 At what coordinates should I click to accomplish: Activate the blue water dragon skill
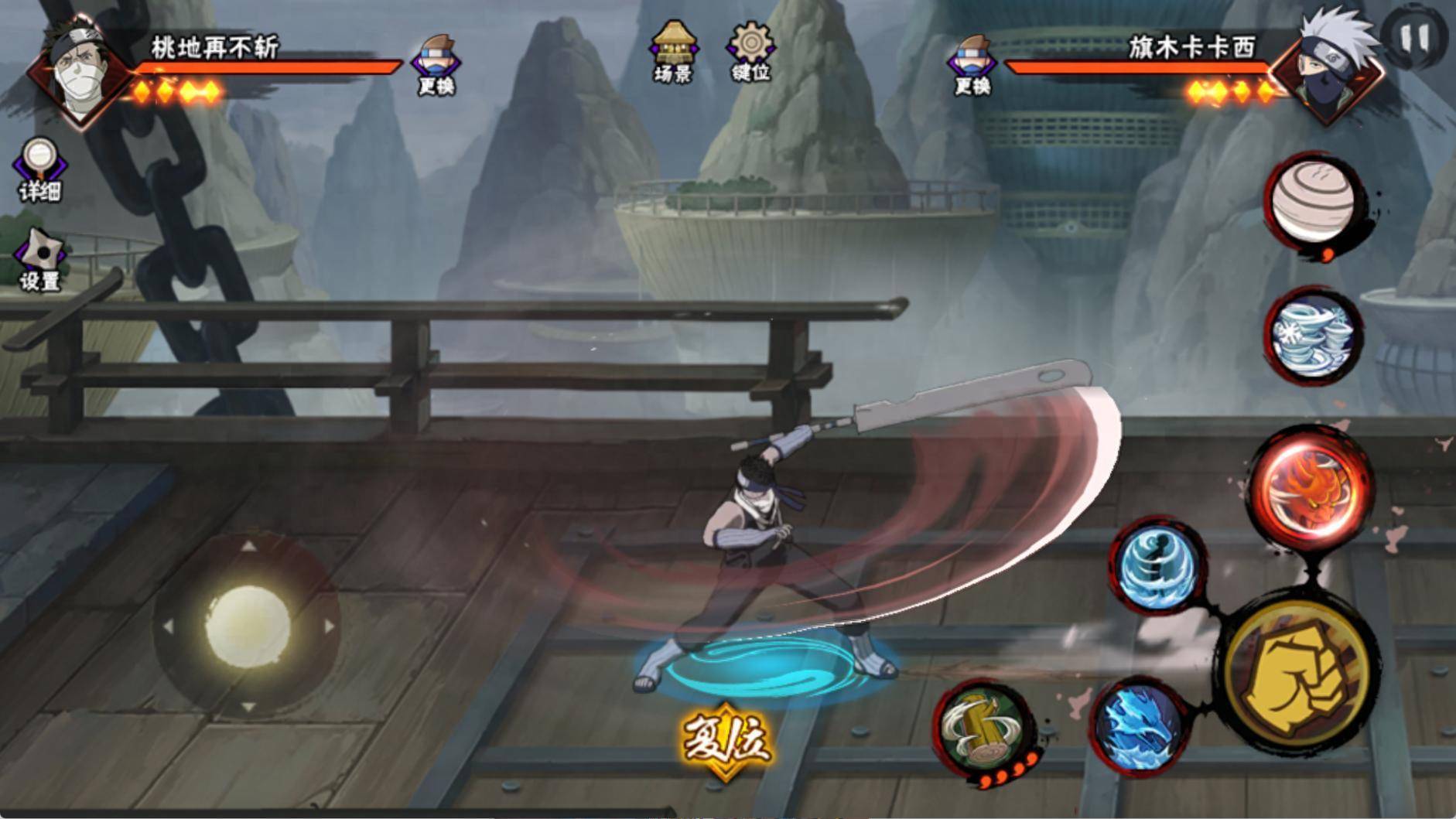[1139, 724]
